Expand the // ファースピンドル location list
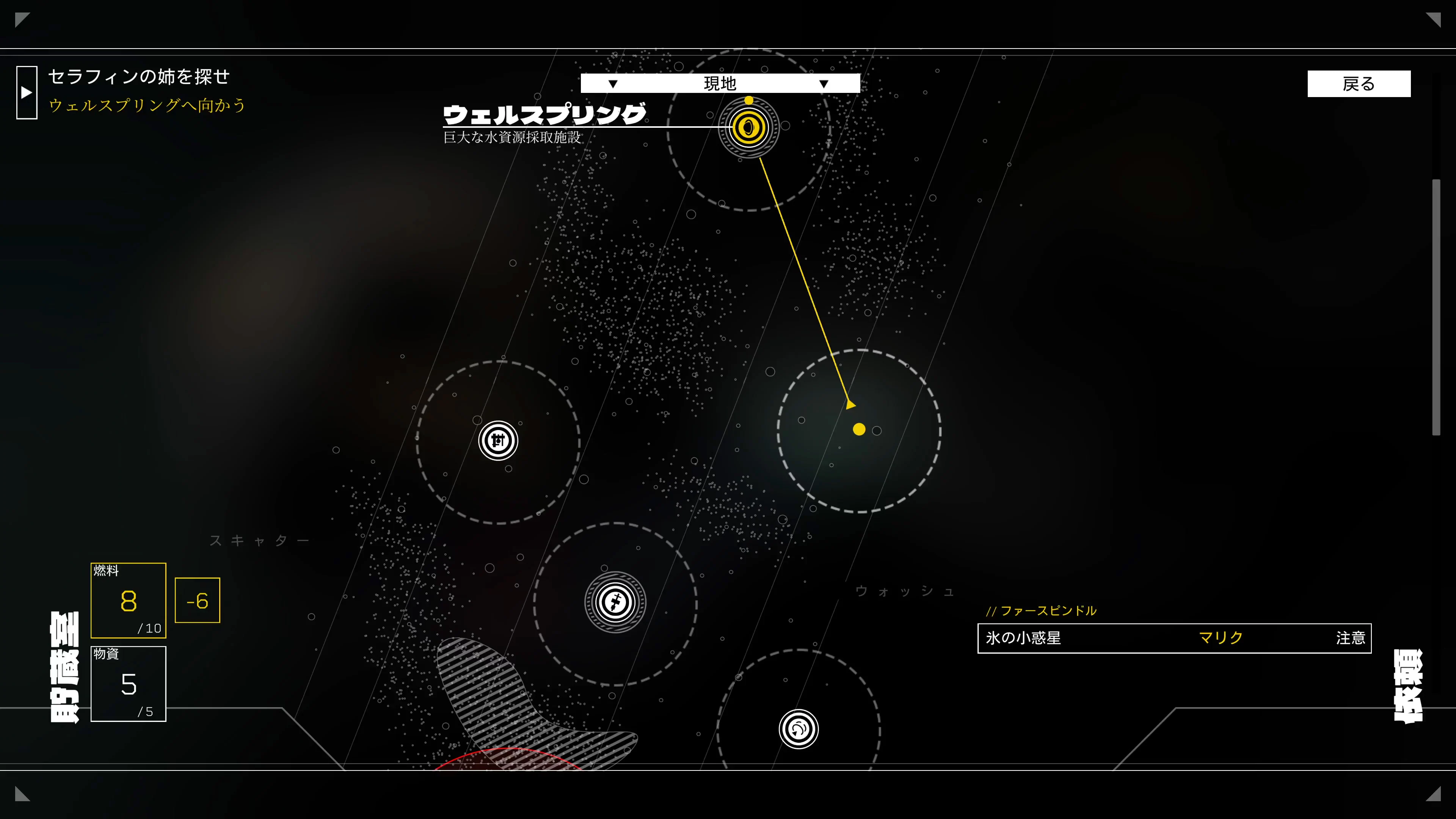Screen dimensions: 1456x819 click(x=1042, y=610)
